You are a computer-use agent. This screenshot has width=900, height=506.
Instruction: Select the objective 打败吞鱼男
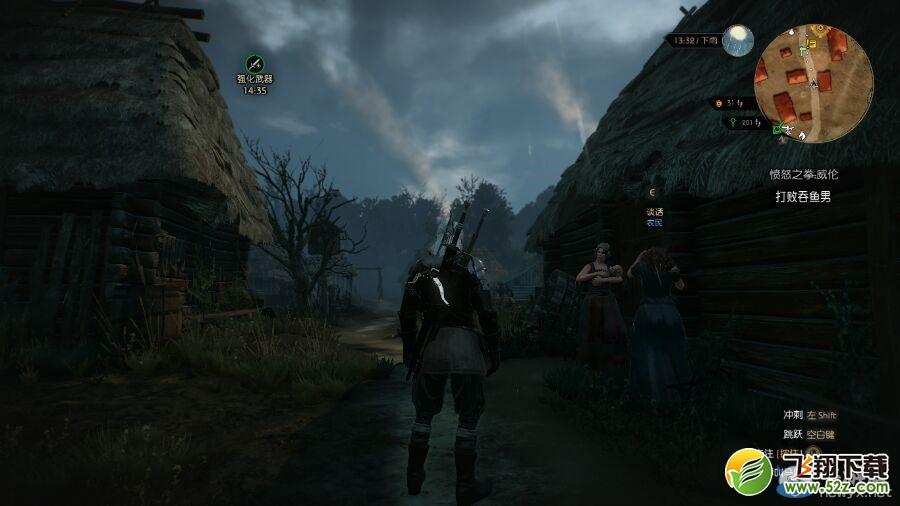(x=803, y=197)
